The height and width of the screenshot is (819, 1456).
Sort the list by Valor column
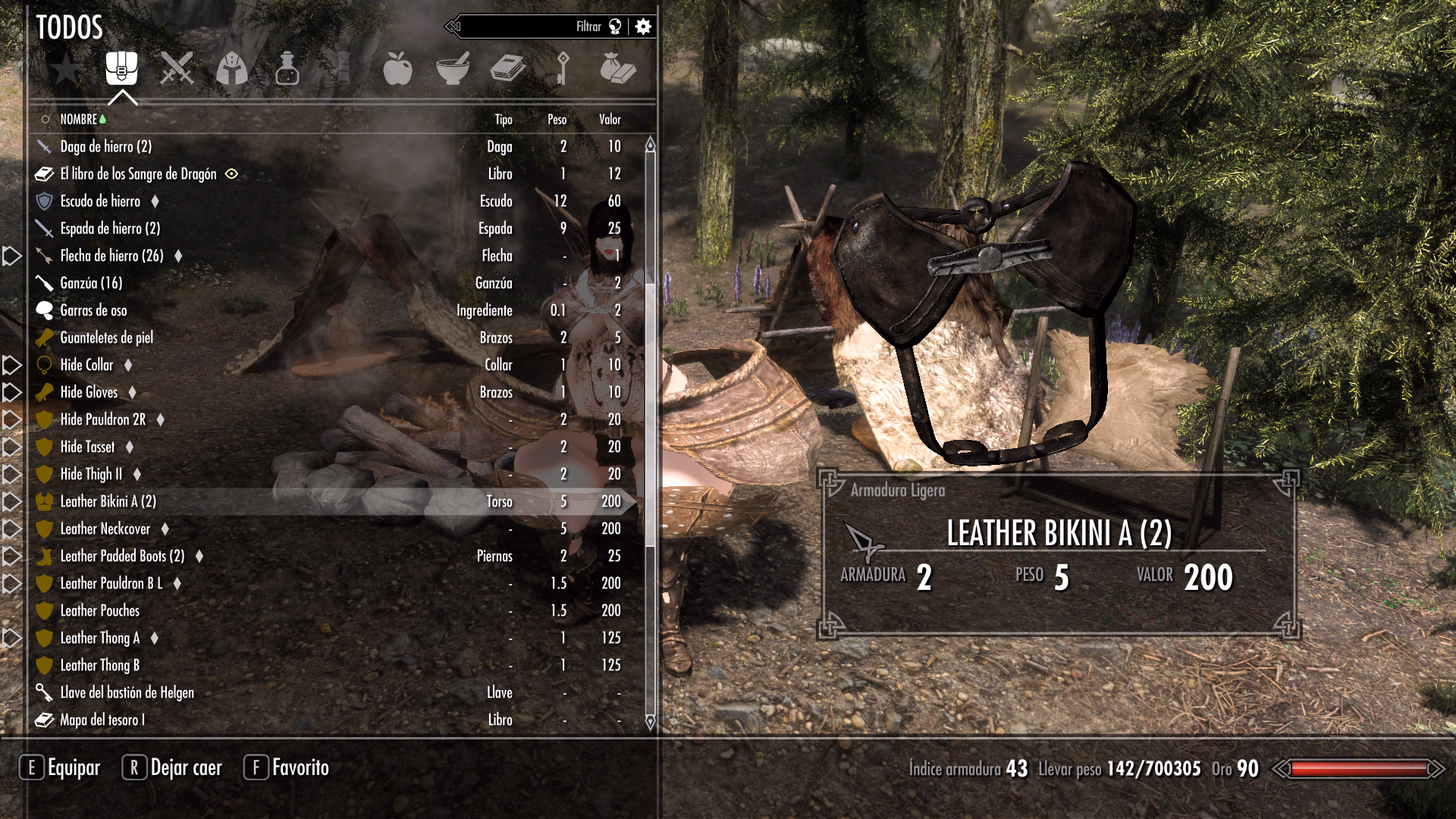coord(610,120)
